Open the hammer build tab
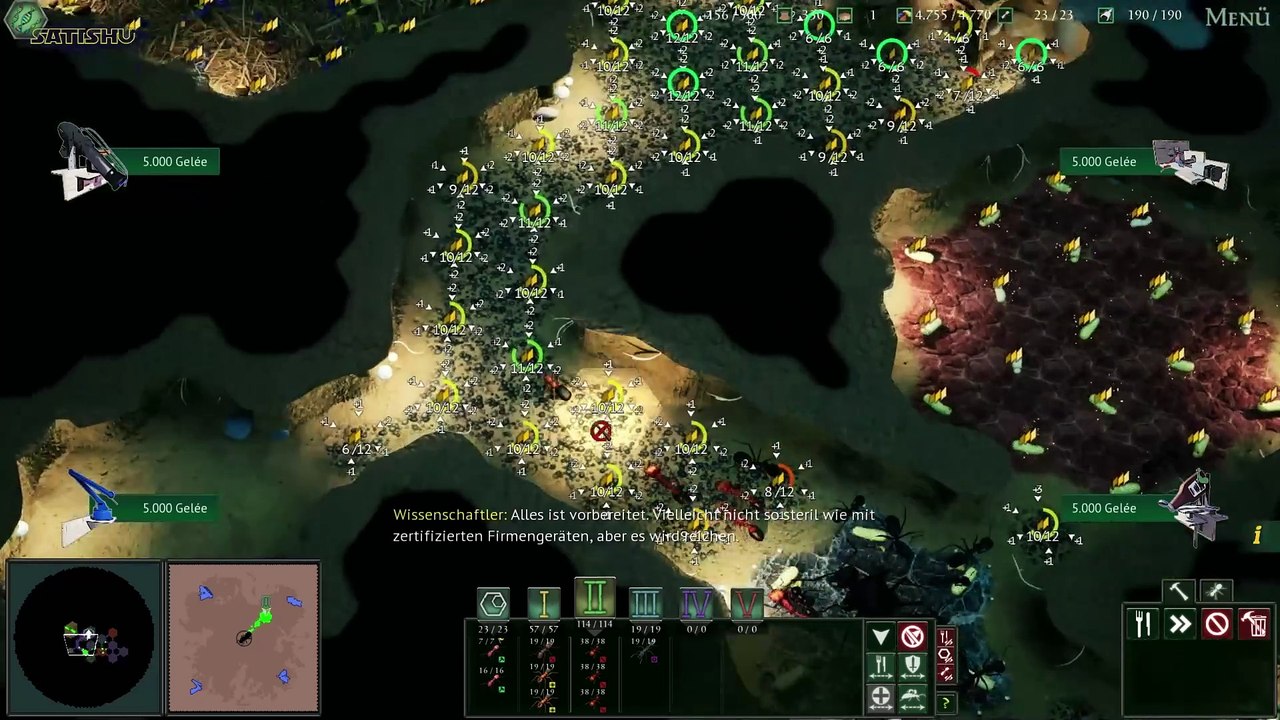The height and width of the screenshot is (720, 1280). tap(1178, 591)
